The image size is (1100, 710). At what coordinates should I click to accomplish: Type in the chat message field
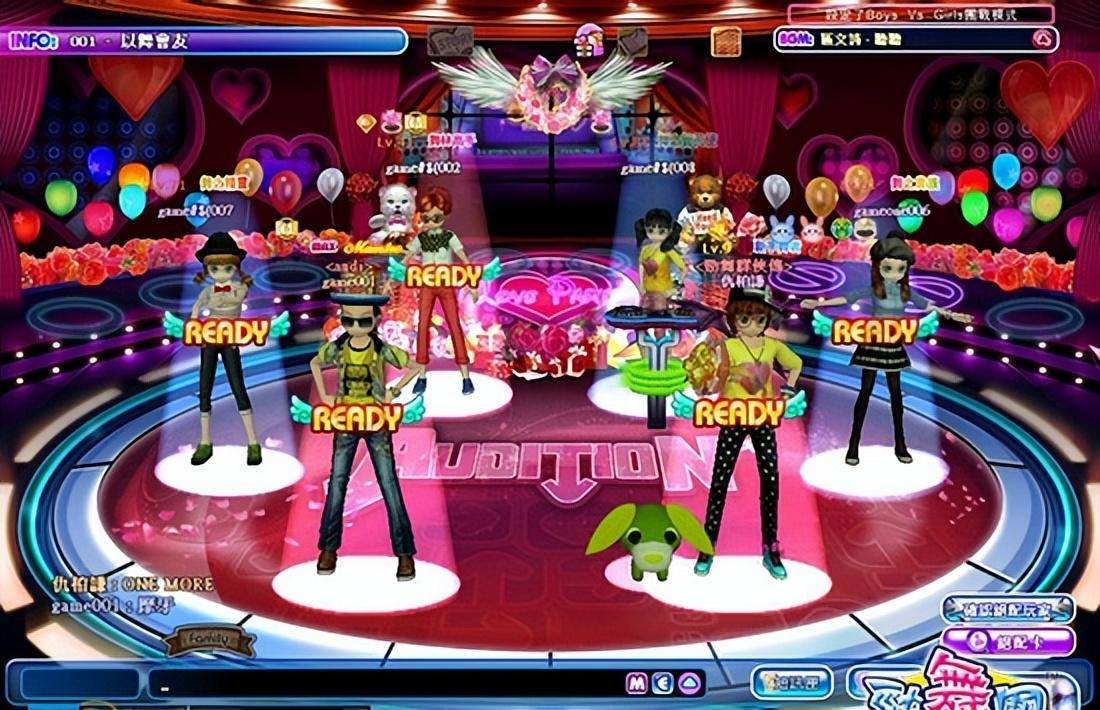[380, 684]
